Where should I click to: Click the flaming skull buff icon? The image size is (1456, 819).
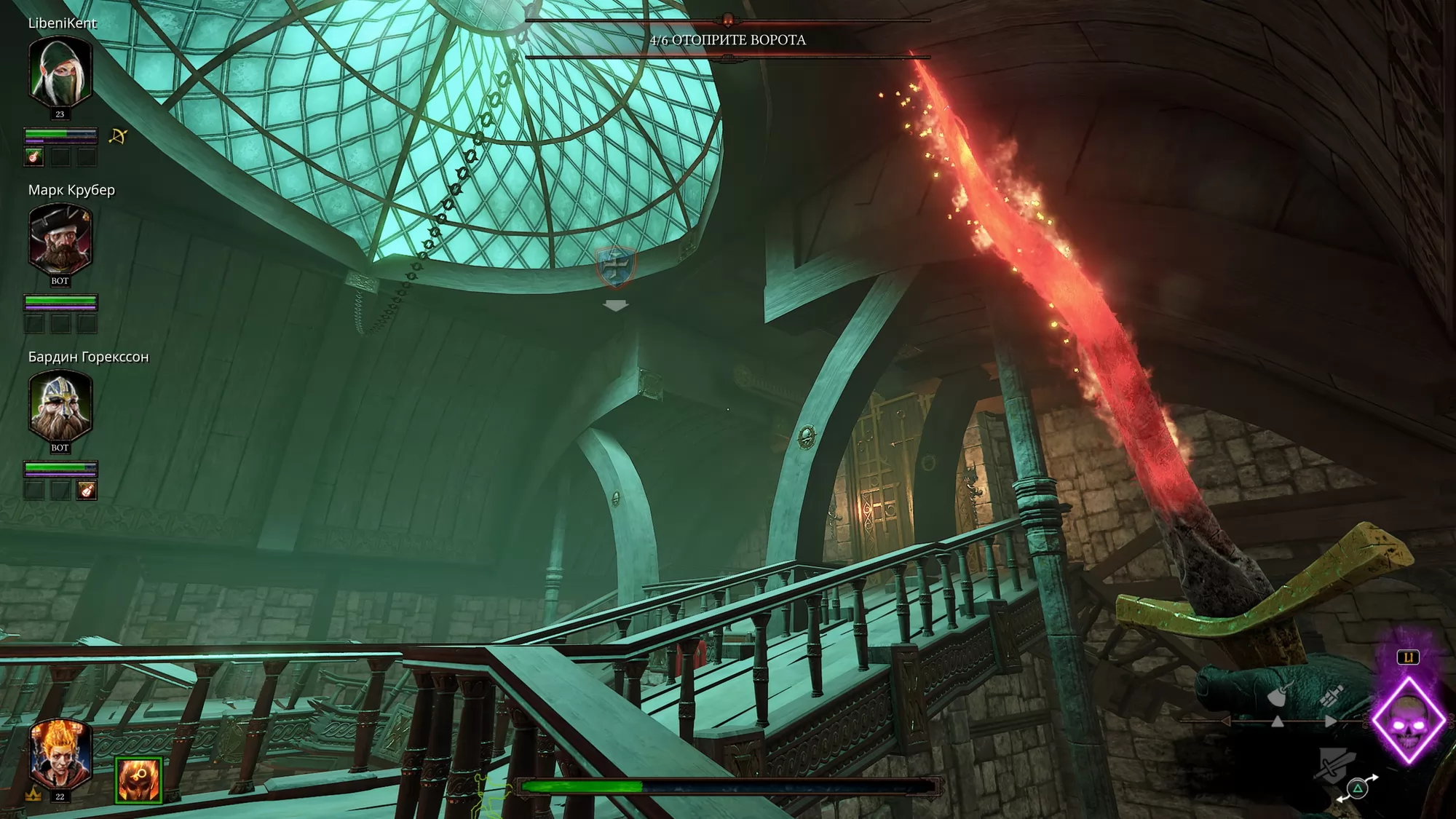(x=138, y=780)
